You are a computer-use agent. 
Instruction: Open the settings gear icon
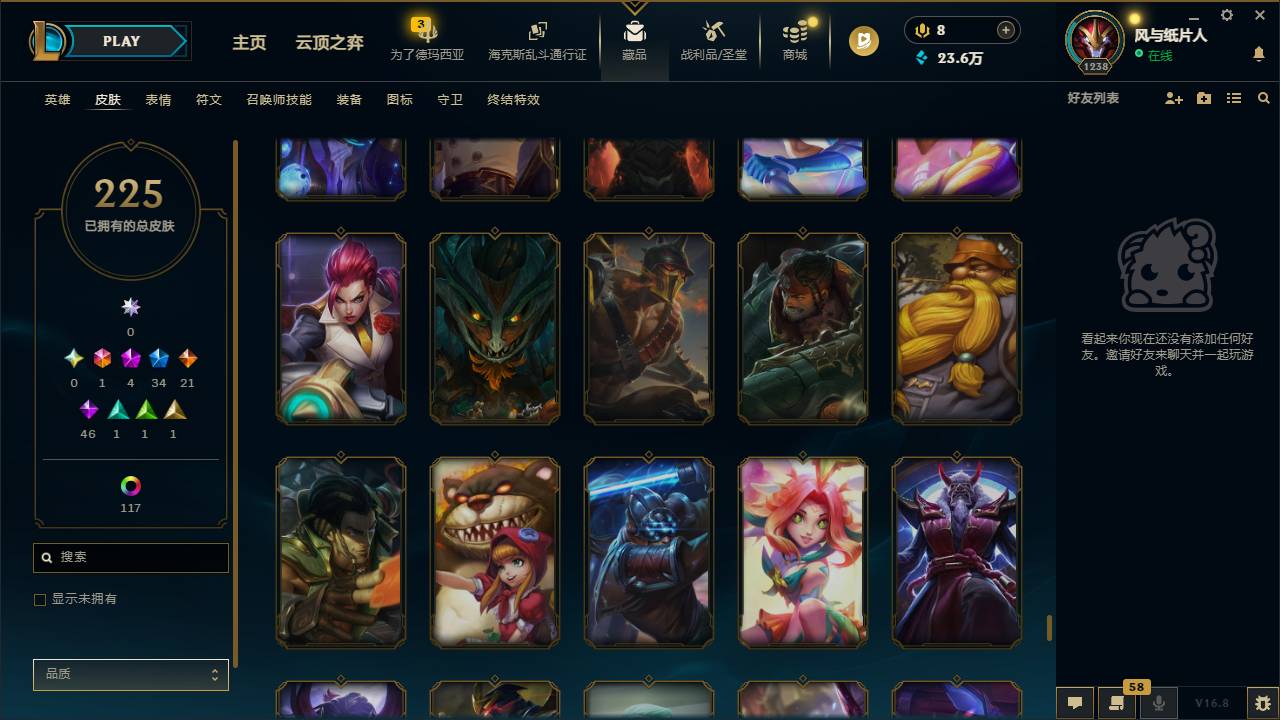tap(1226, 15)
